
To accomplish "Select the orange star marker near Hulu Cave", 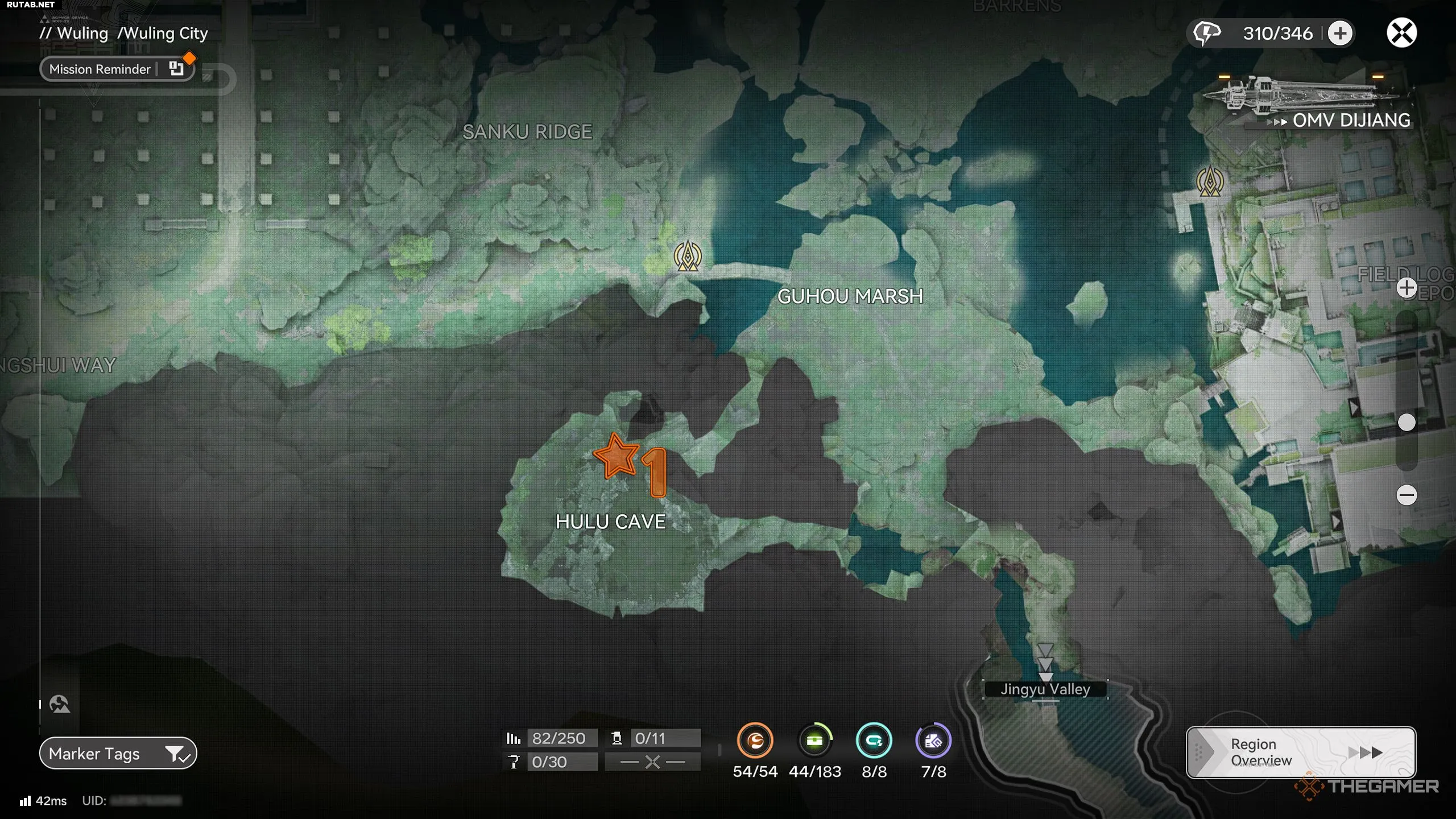I will point(615,456).
